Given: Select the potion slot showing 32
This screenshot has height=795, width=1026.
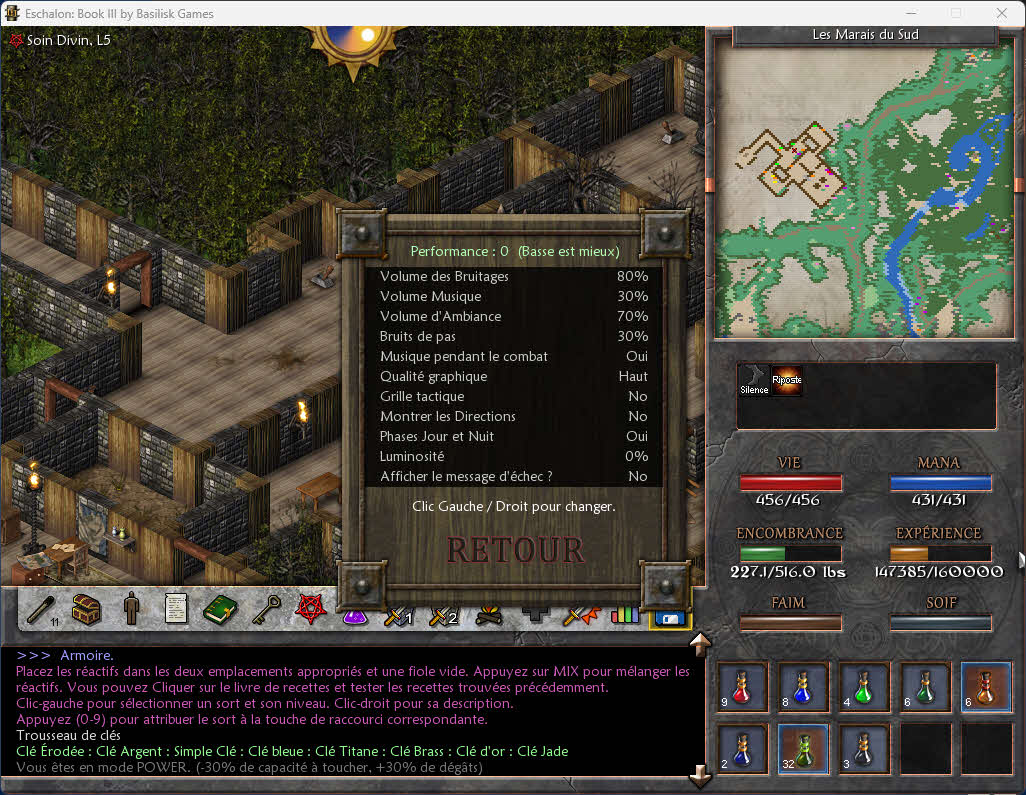Looking at the screenshot, I should (802, 749).
